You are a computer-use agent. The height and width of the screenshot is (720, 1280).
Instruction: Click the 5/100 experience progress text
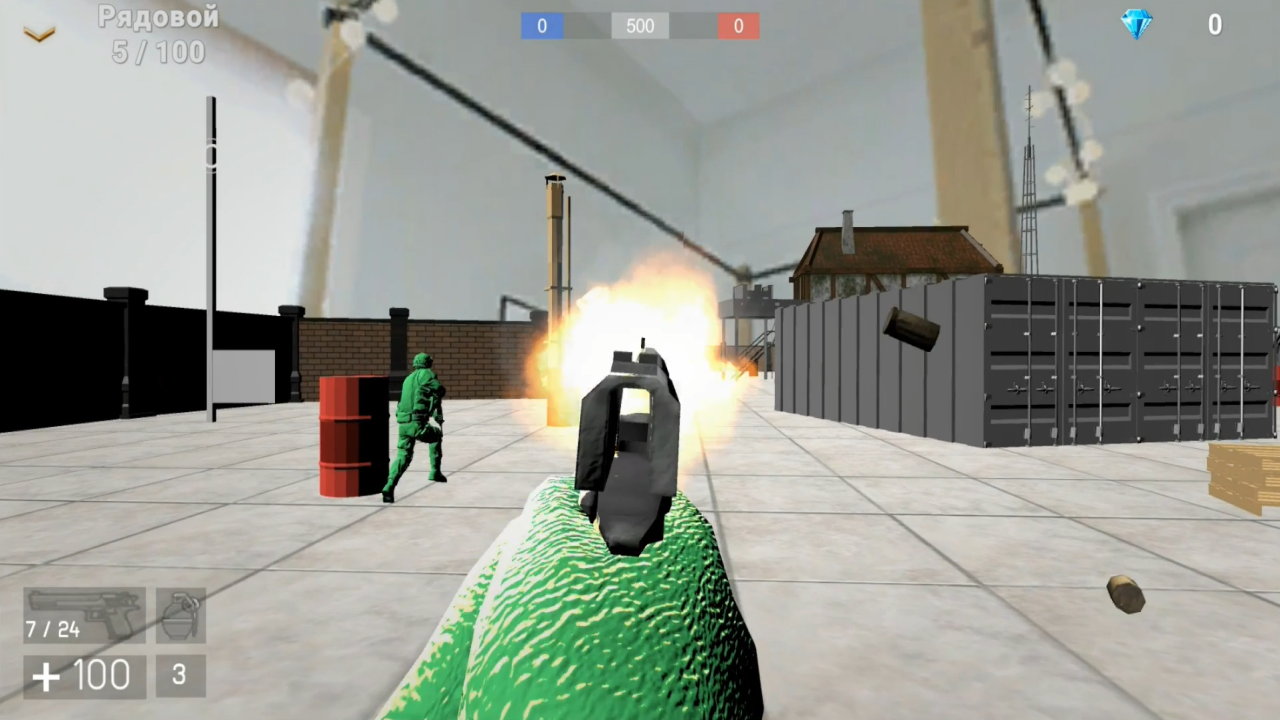(156, 52)
